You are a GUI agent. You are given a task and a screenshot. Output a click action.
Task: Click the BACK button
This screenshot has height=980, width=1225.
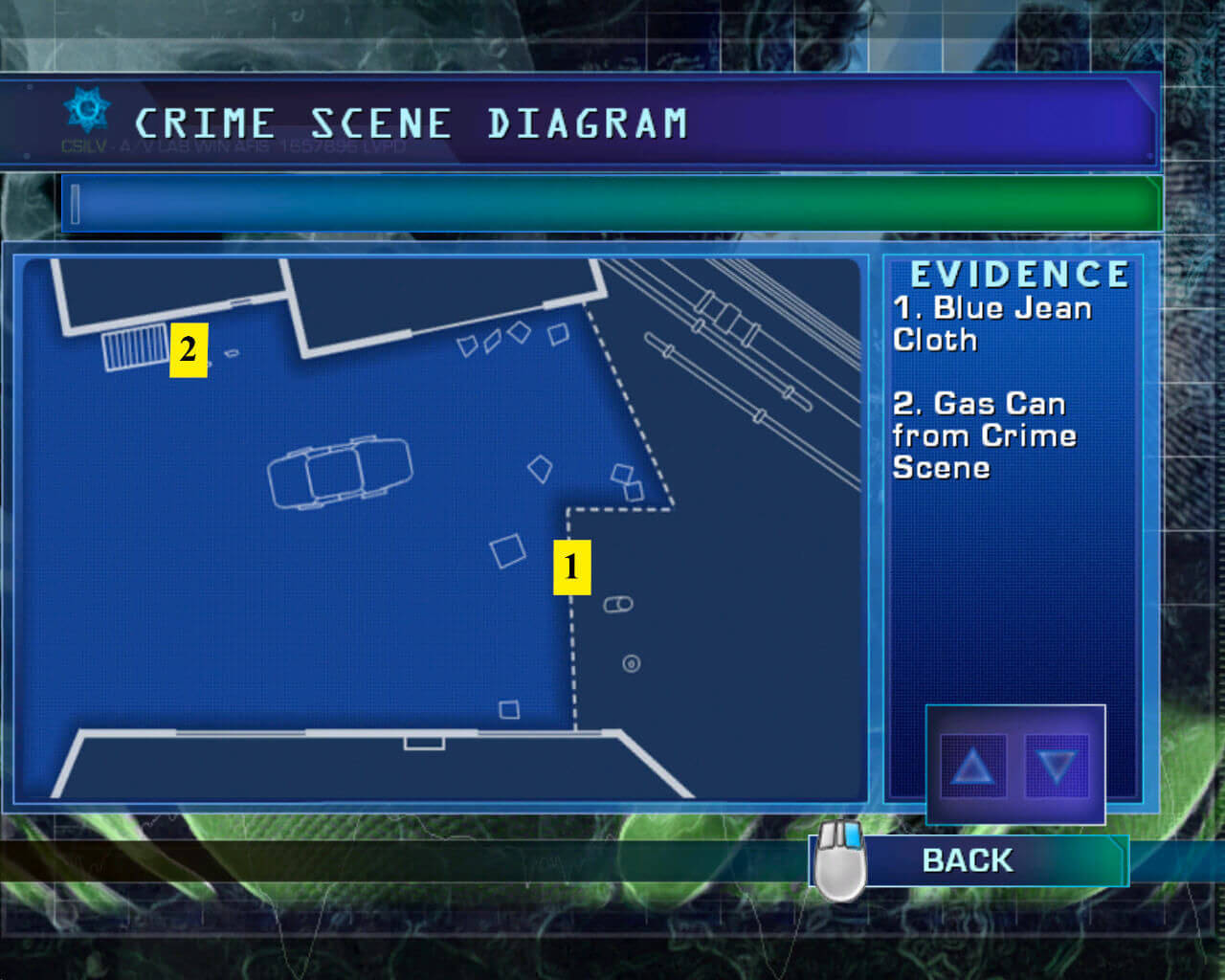(967, 860)
